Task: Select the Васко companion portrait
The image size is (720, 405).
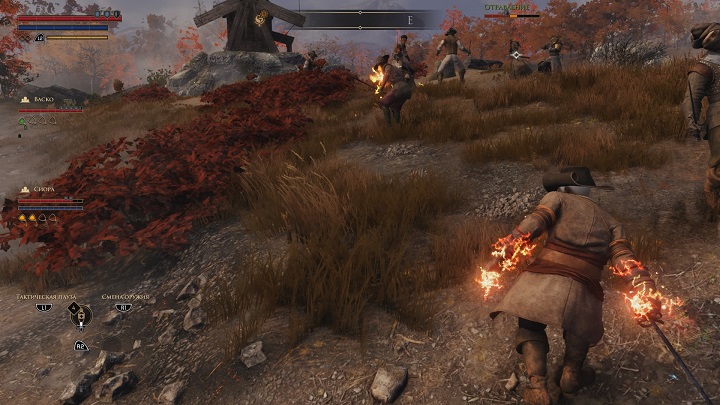Action: [x=25, y=101]
